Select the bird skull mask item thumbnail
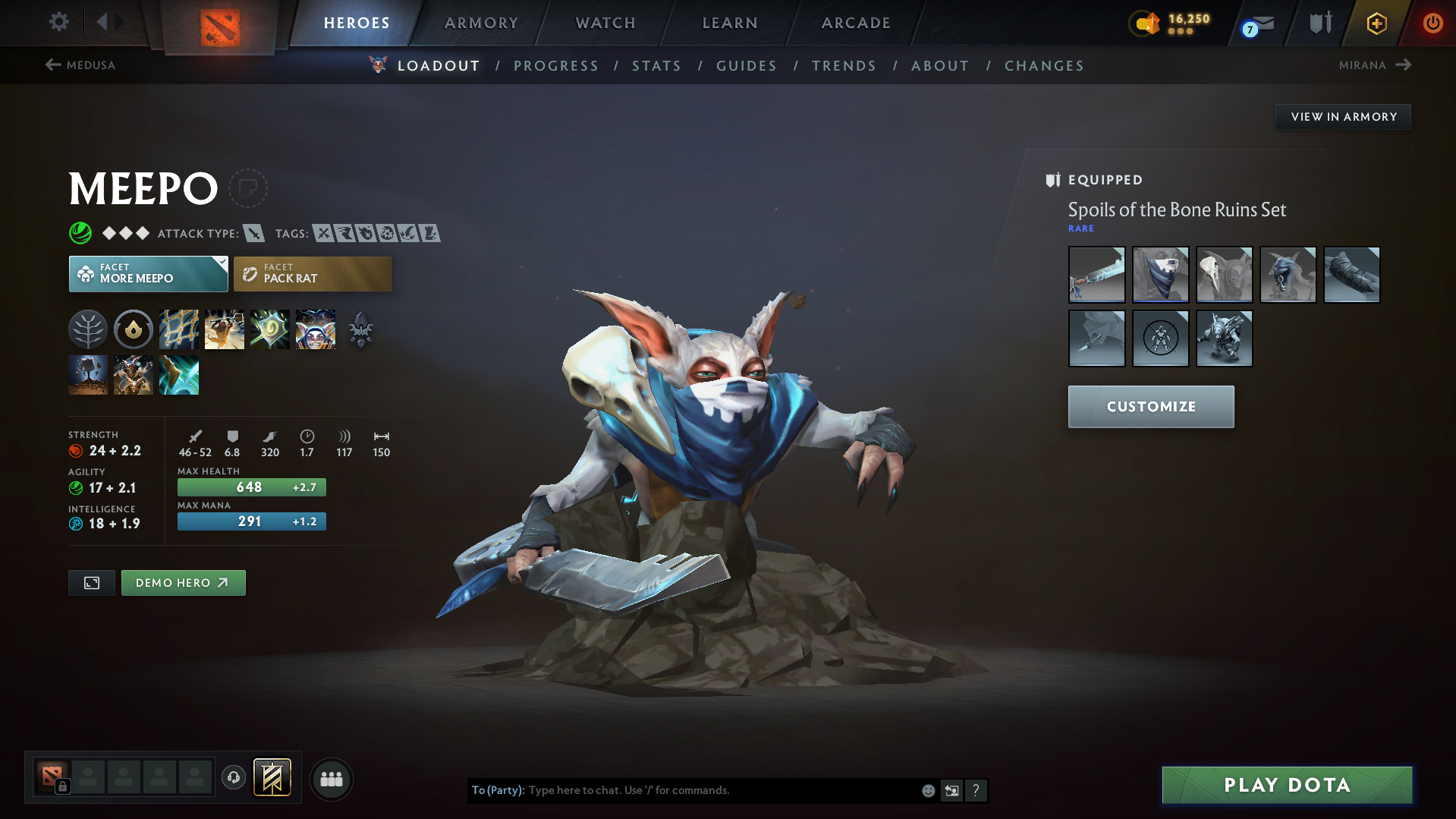Image resolution: width=1456 pixels, height=819 pixels. pyautogui.click(x=1224, y=274)
